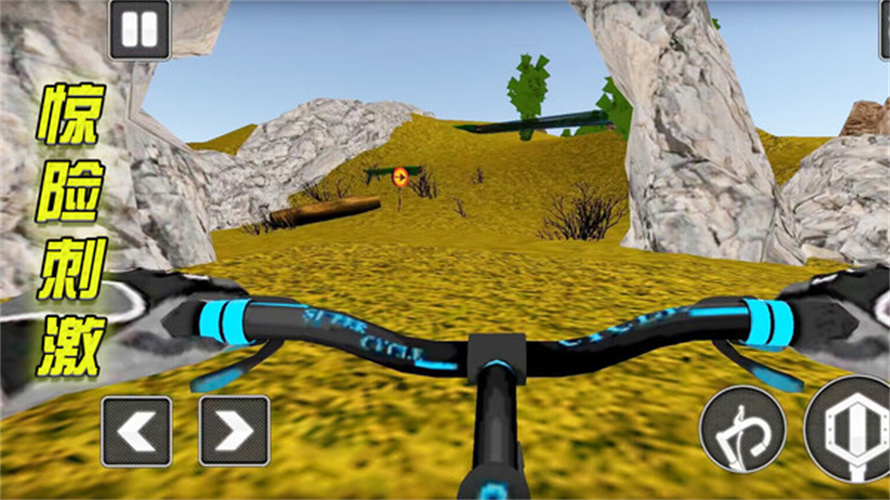Tap the round brake lever button

pyautogui.click(x=742, y=428)
